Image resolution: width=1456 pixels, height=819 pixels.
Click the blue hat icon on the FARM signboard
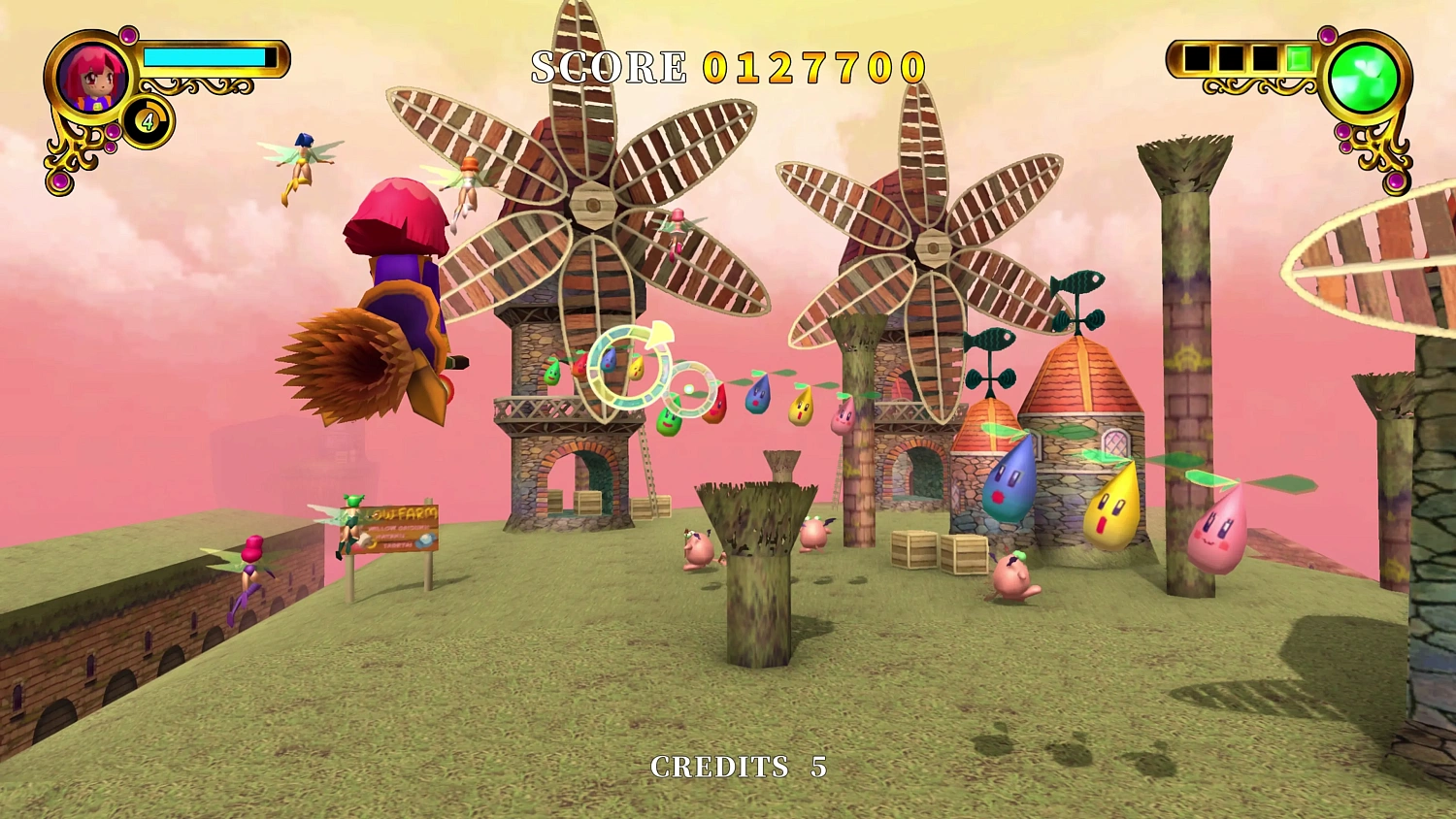tap(425, 540)
